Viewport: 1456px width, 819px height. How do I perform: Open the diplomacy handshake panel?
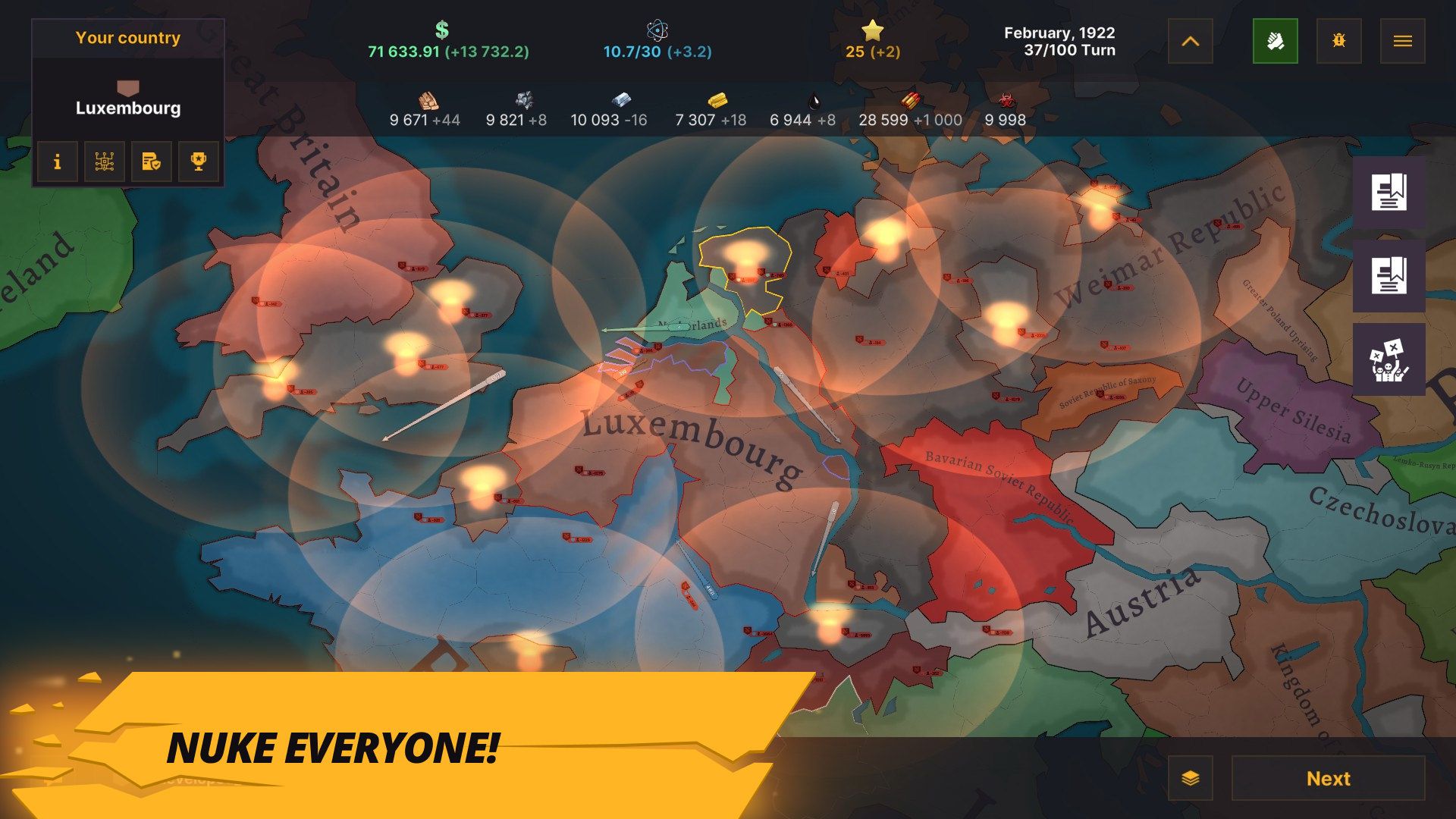(x=1276, y=42)
